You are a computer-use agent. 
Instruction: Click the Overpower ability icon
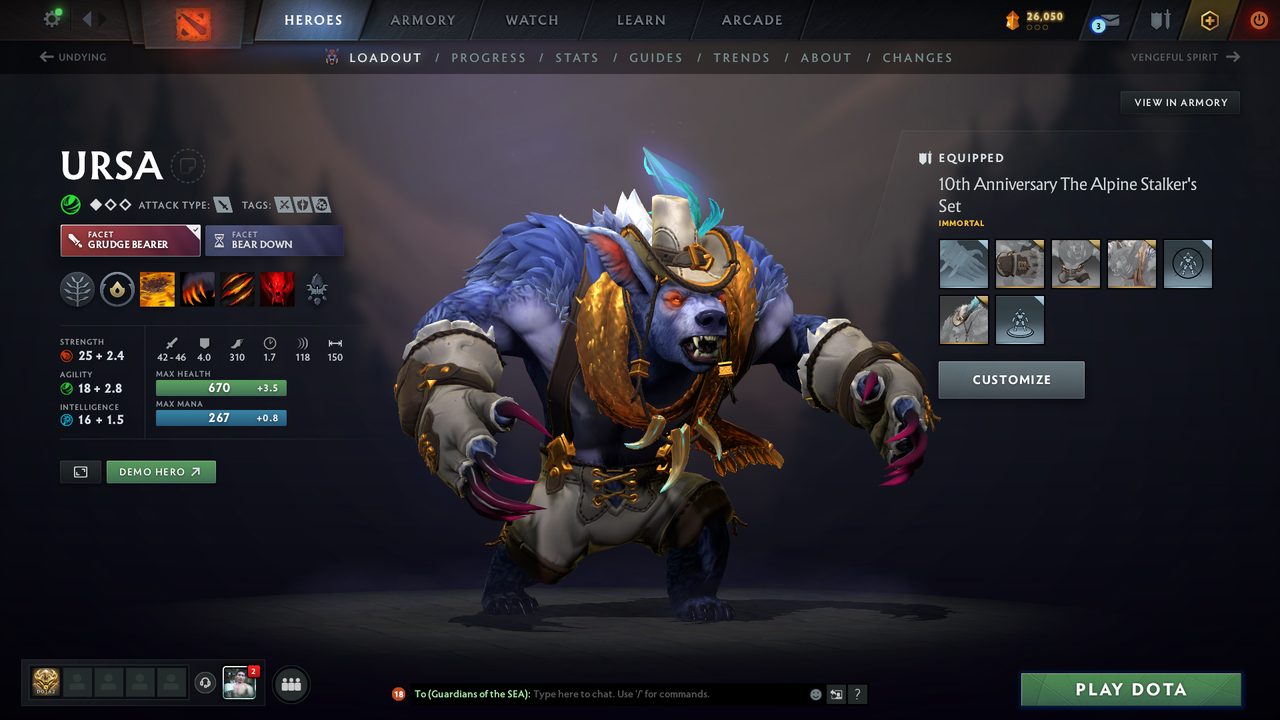point(198,289)
